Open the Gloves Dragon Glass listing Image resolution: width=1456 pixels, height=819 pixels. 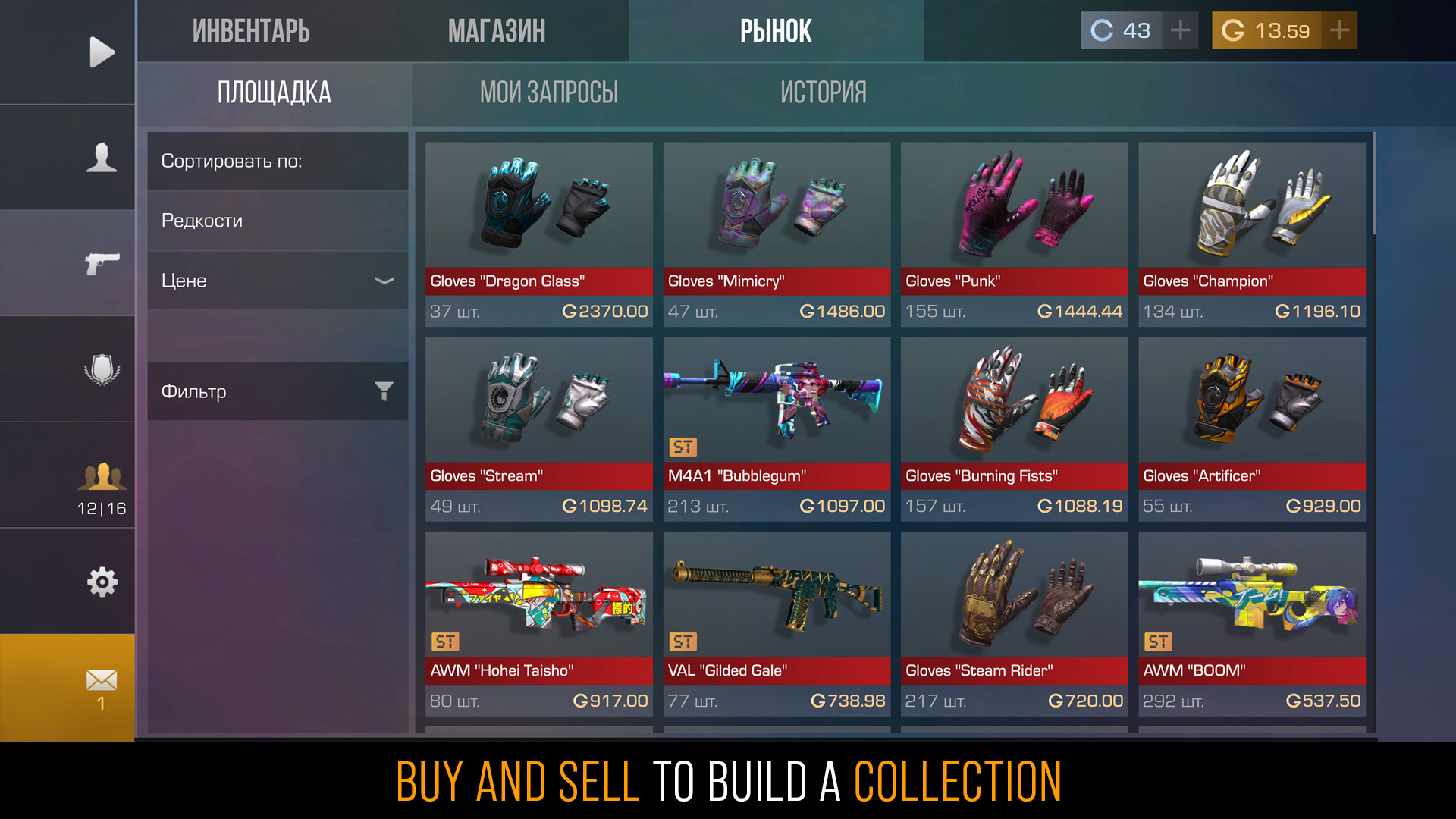(538, 227)
